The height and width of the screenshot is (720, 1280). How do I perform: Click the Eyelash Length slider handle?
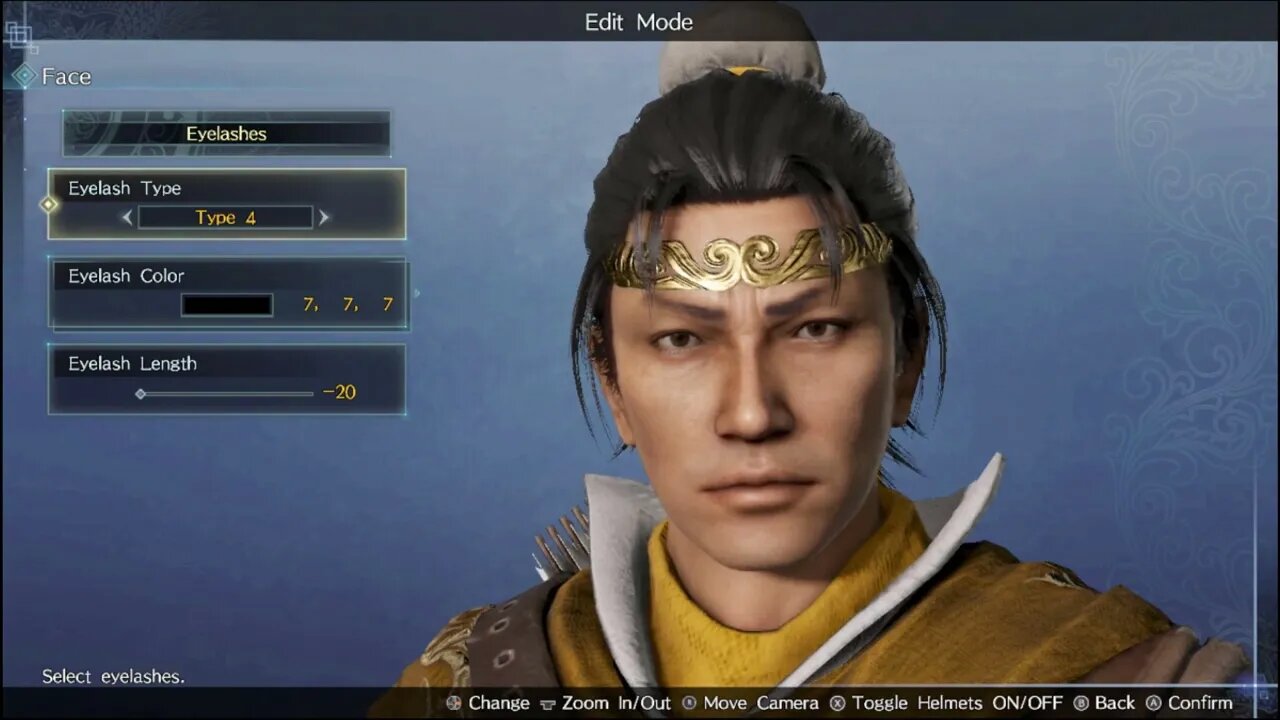click(140, 394)
